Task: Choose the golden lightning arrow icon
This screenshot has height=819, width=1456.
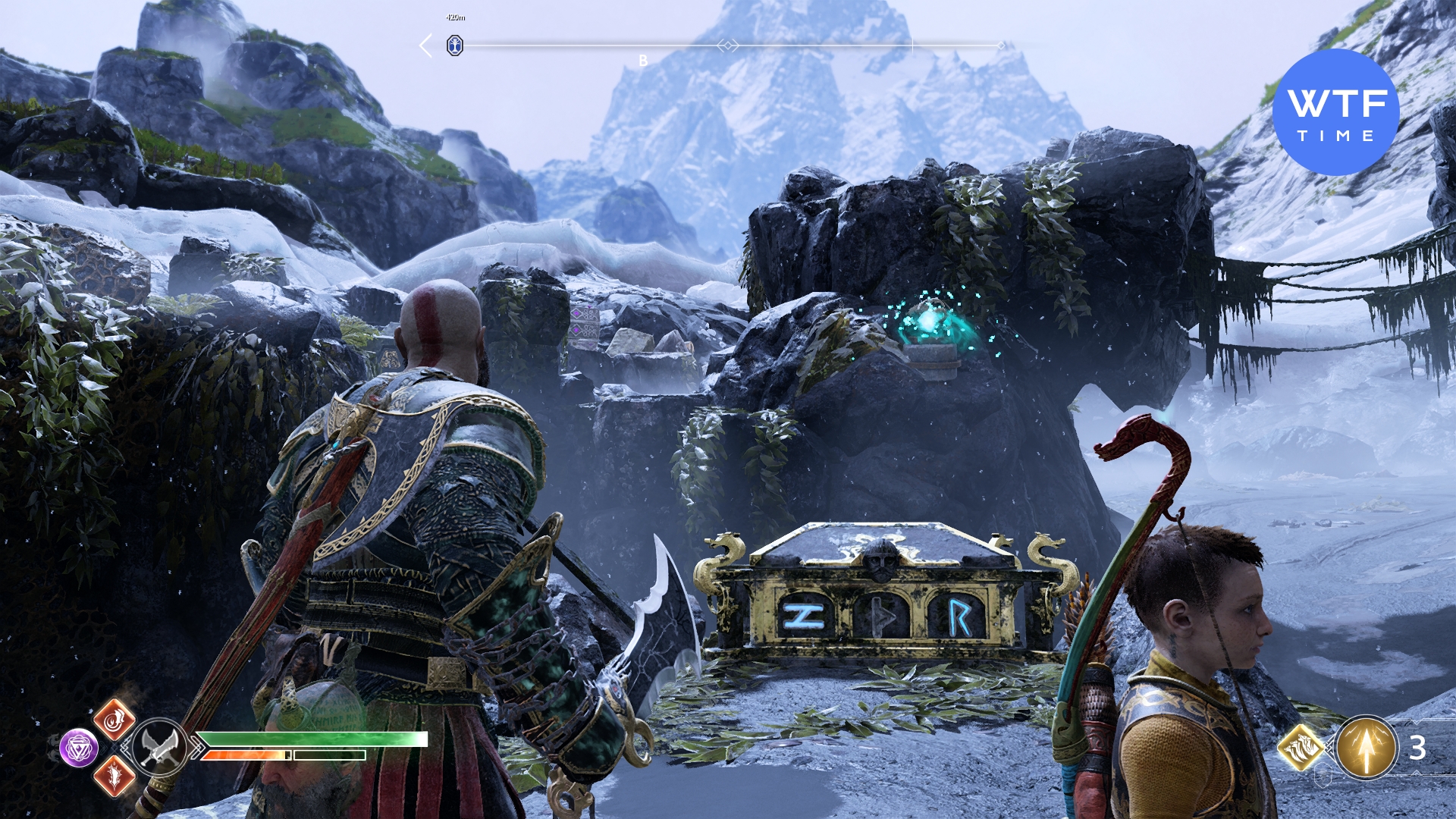Action: pos(1366,748)
